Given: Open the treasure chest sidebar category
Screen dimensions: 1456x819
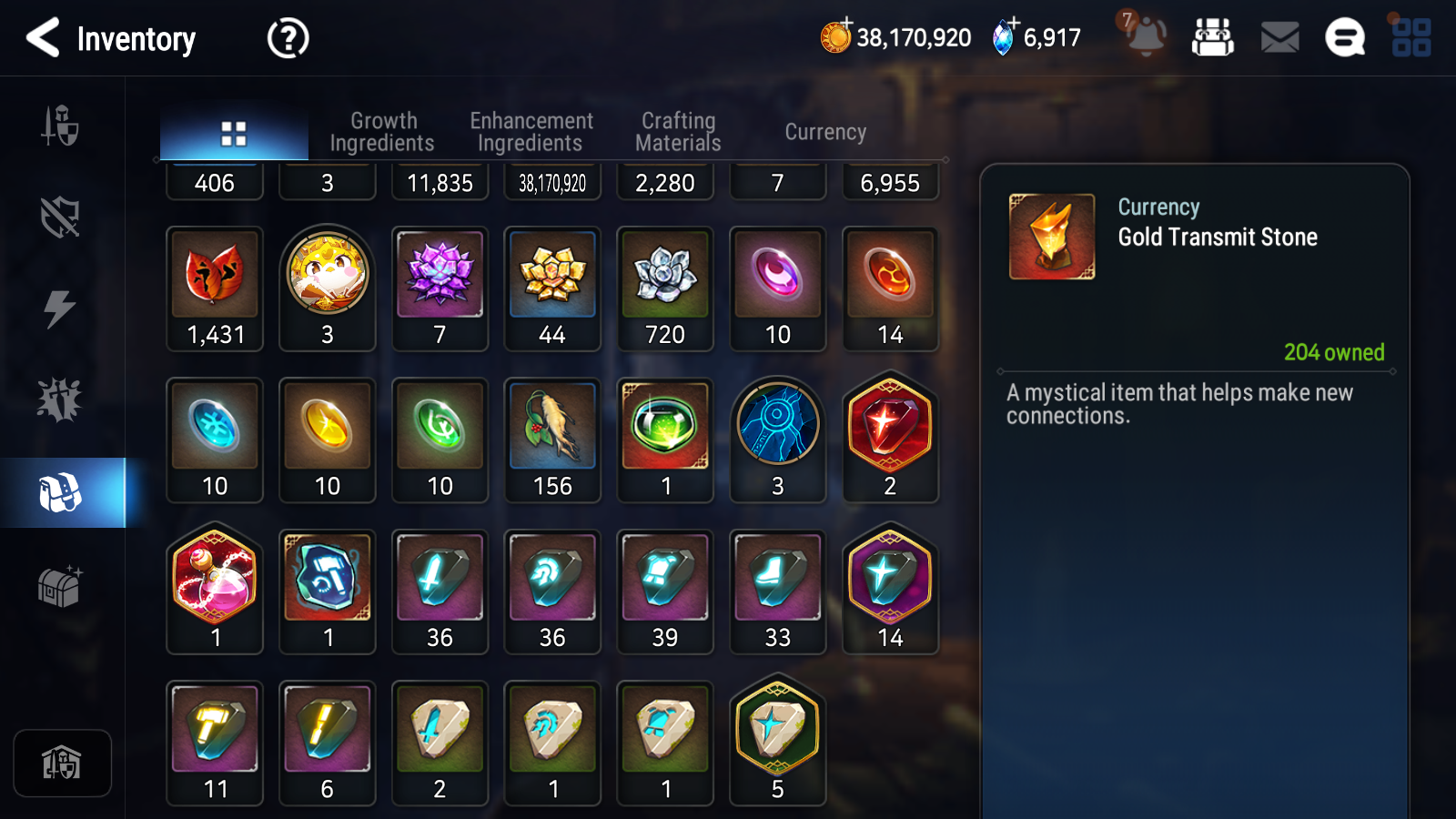Looking at the screenshot, I should [x=60, y=586].
